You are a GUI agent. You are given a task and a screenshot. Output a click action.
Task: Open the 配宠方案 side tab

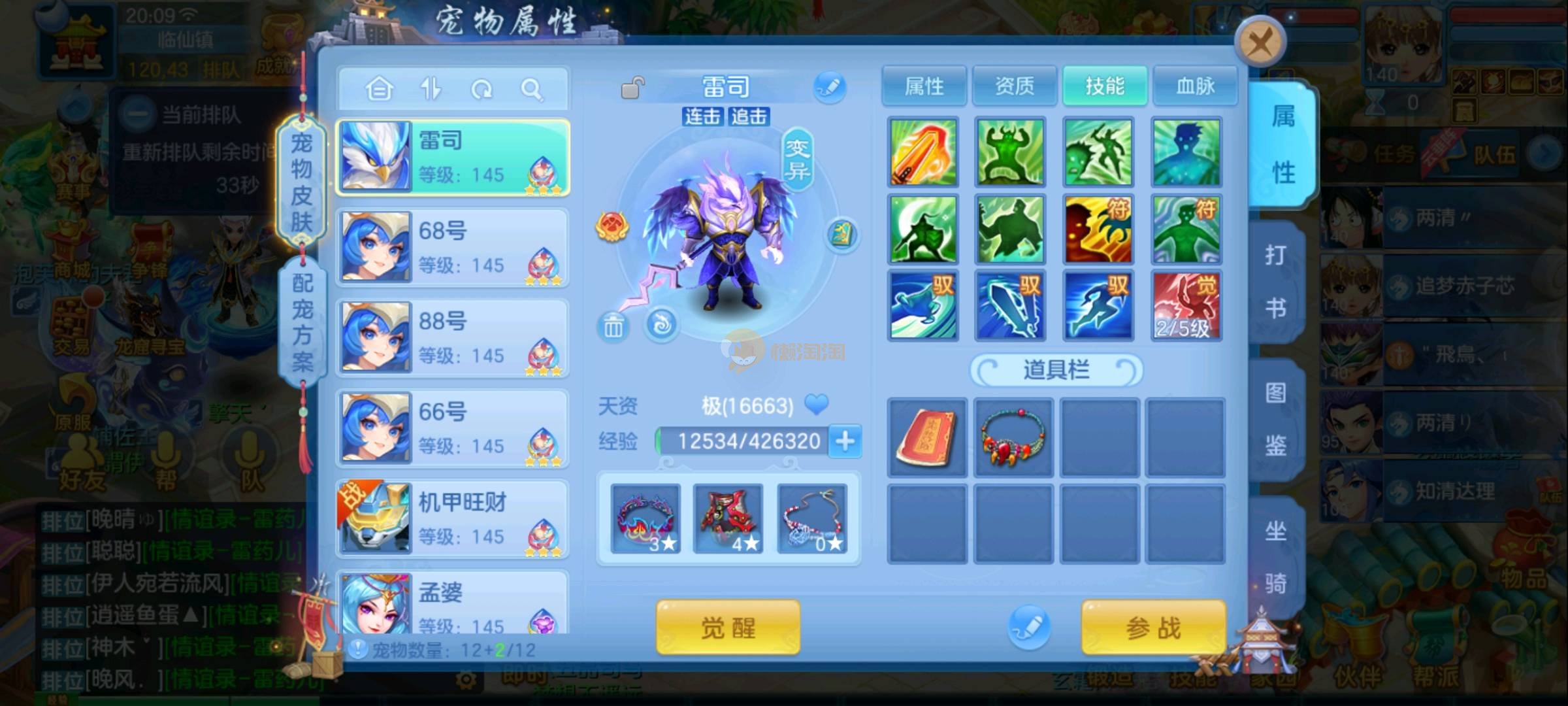tap(302, 322)
